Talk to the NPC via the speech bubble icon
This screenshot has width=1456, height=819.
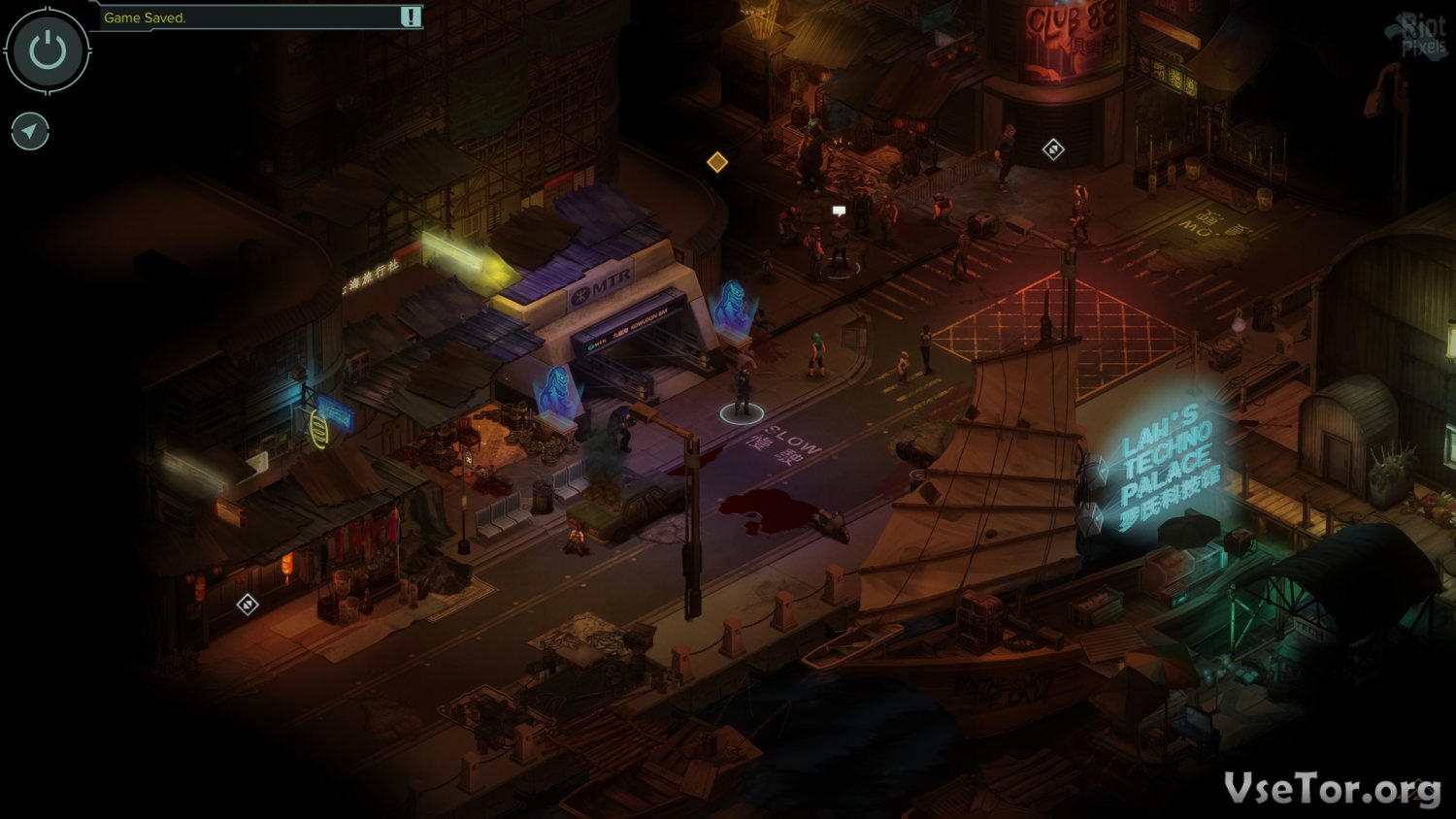coord(839,210)
